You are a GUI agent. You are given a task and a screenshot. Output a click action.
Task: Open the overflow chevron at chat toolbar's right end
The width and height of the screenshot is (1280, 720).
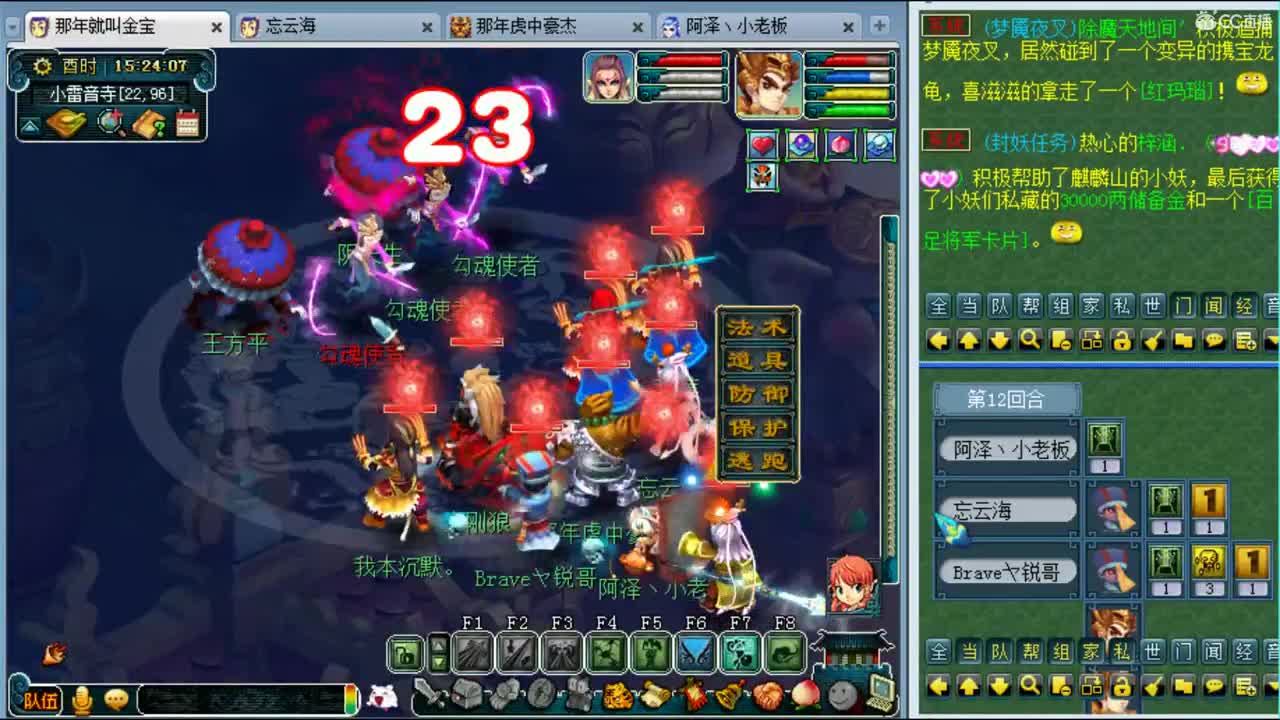(1272, 340)
